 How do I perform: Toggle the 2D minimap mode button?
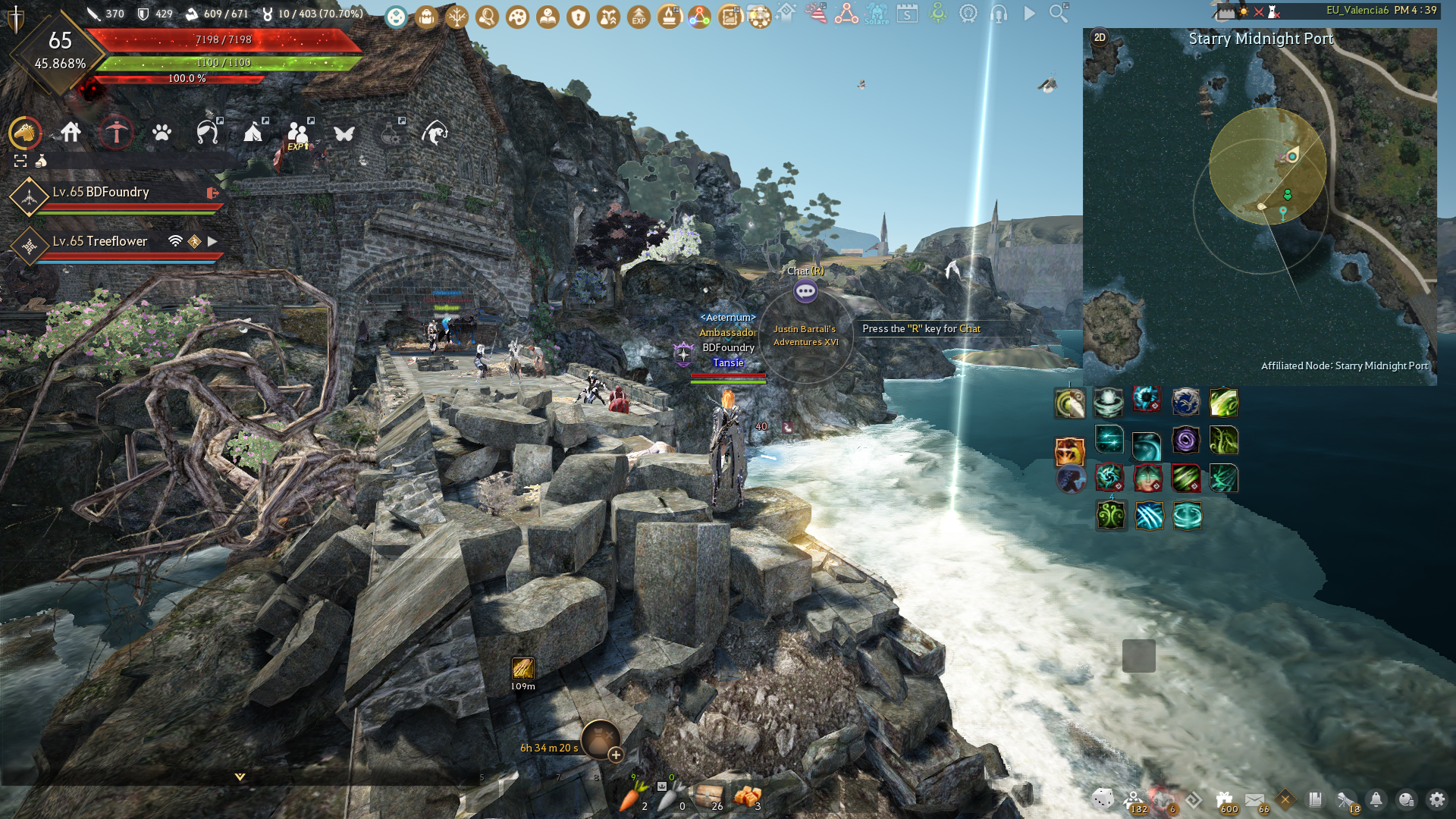coord(1100,38)
